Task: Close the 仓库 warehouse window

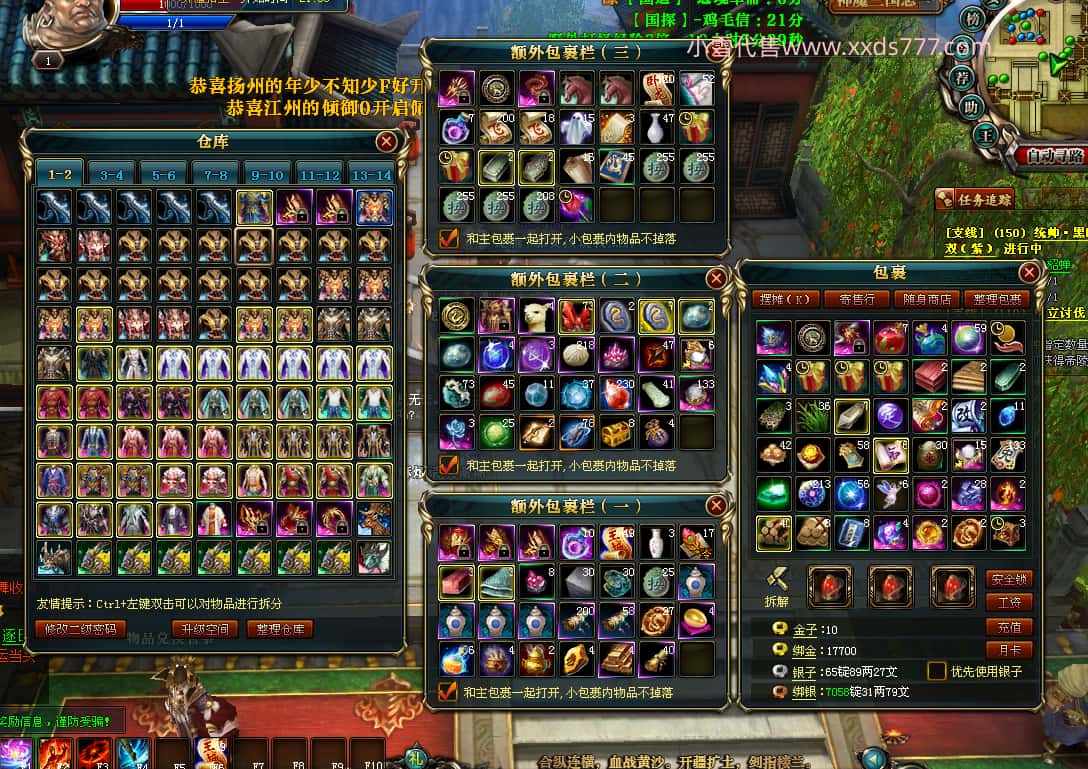Action: point(387,142)
